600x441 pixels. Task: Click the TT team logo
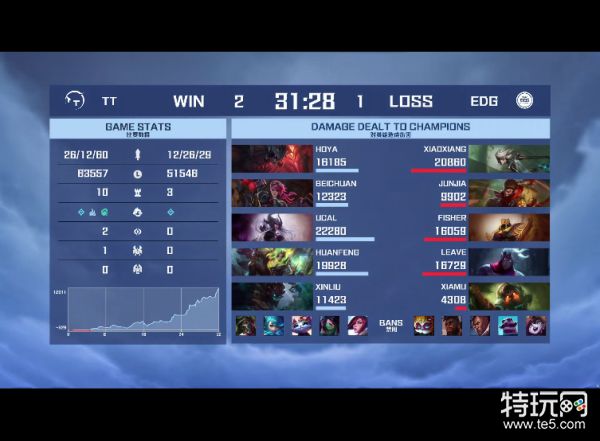pyautogui.click(x=73, y=101)
